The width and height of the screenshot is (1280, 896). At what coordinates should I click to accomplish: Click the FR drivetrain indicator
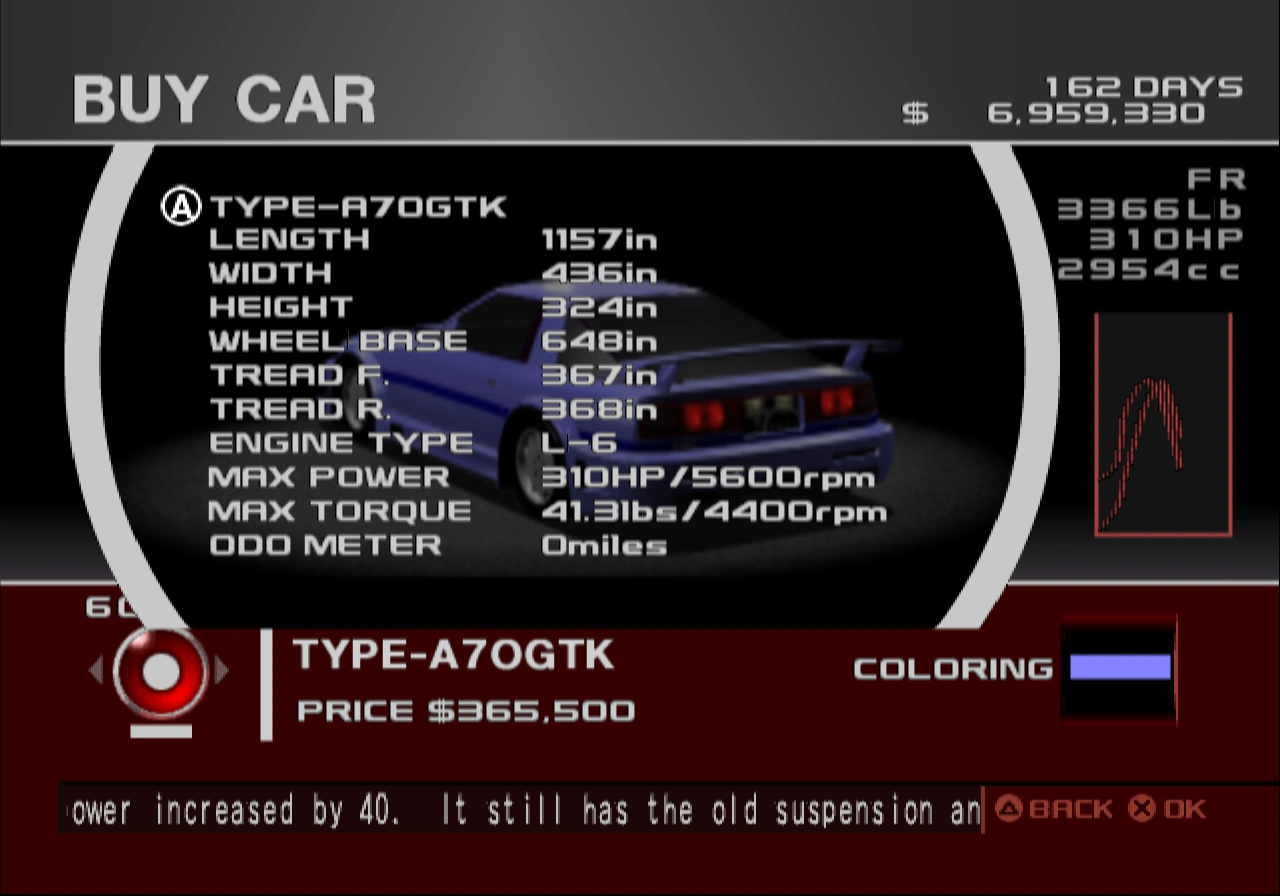click(x=1218, y=178)
